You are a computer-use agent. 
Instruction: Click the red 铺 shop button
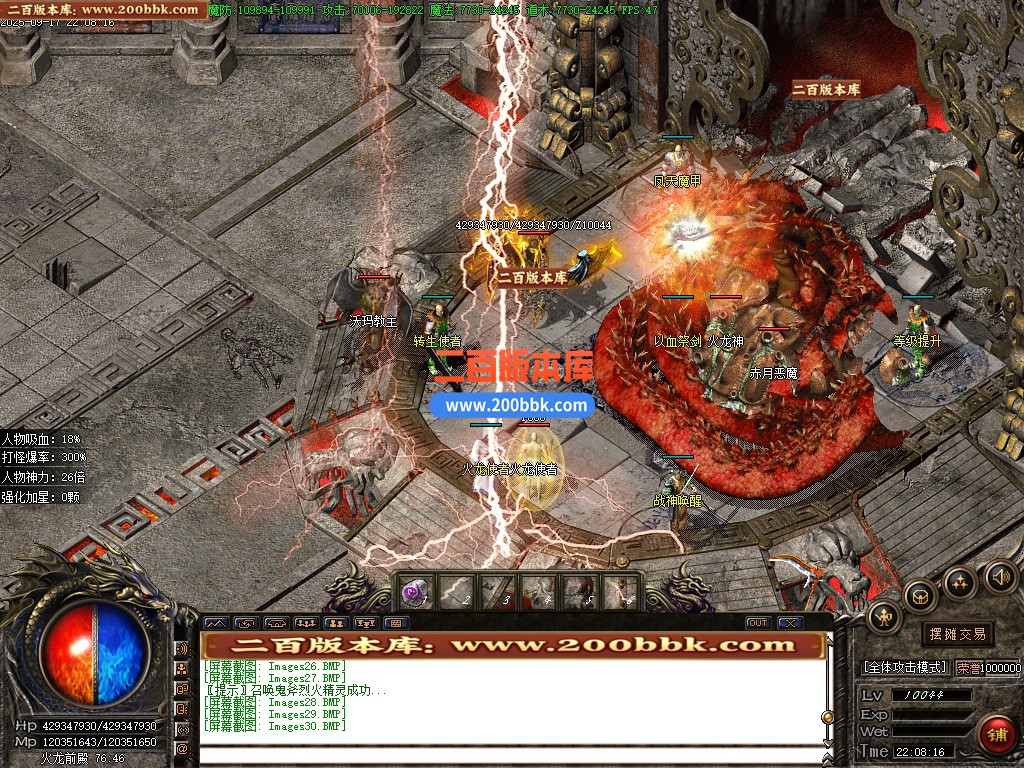(x=996, y=734)
